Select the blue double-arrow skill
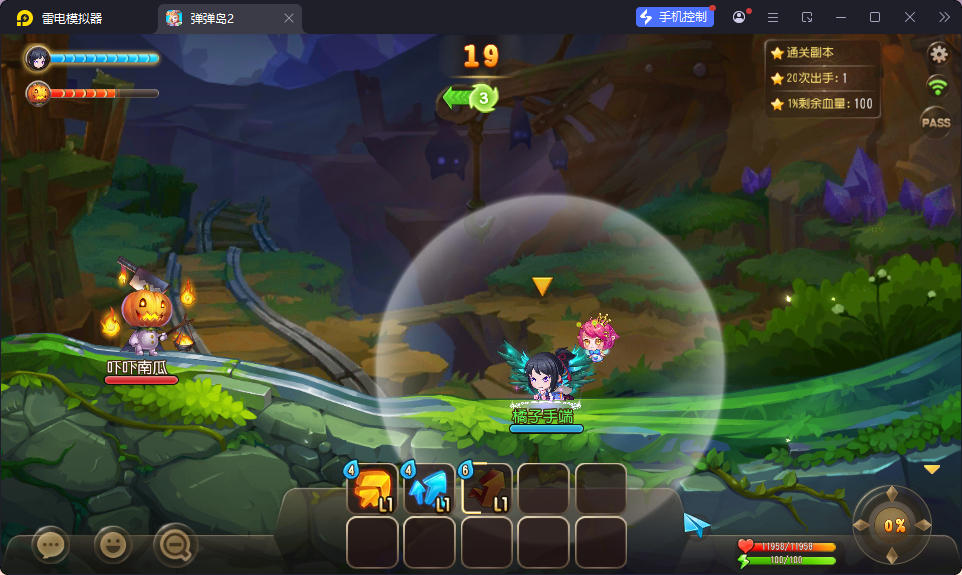The image size is (962, 575). [430, 489]
